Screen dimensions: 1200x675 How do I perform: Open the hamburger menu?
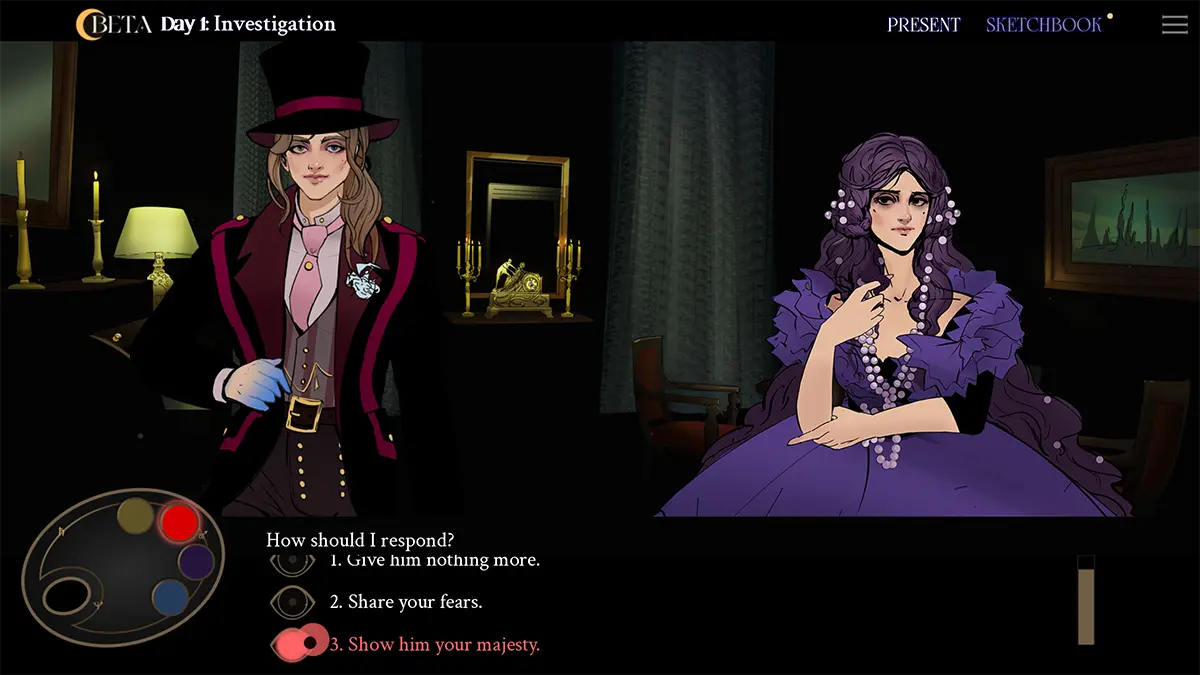click(1174, 25)
